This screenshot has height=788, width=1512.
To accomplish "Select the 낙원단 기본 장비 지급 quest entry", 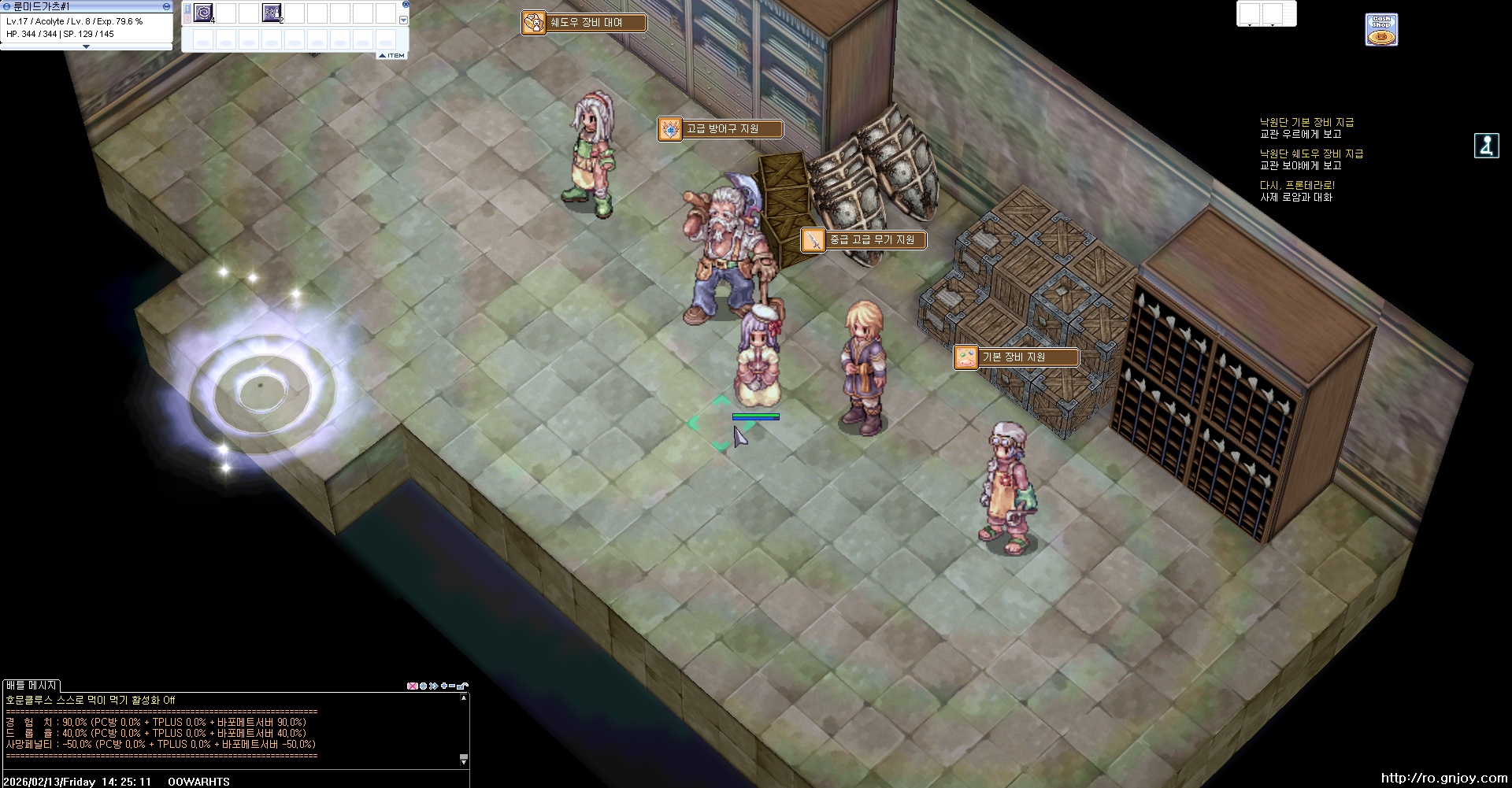I will [x=1306, y=123].
